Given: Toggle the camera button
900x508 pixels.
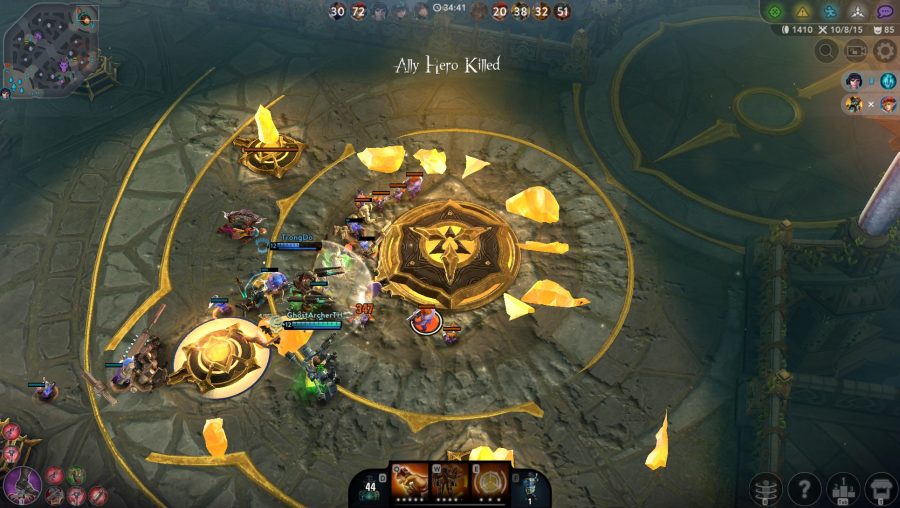Looking at the screenshot, I should click(856, 51).
